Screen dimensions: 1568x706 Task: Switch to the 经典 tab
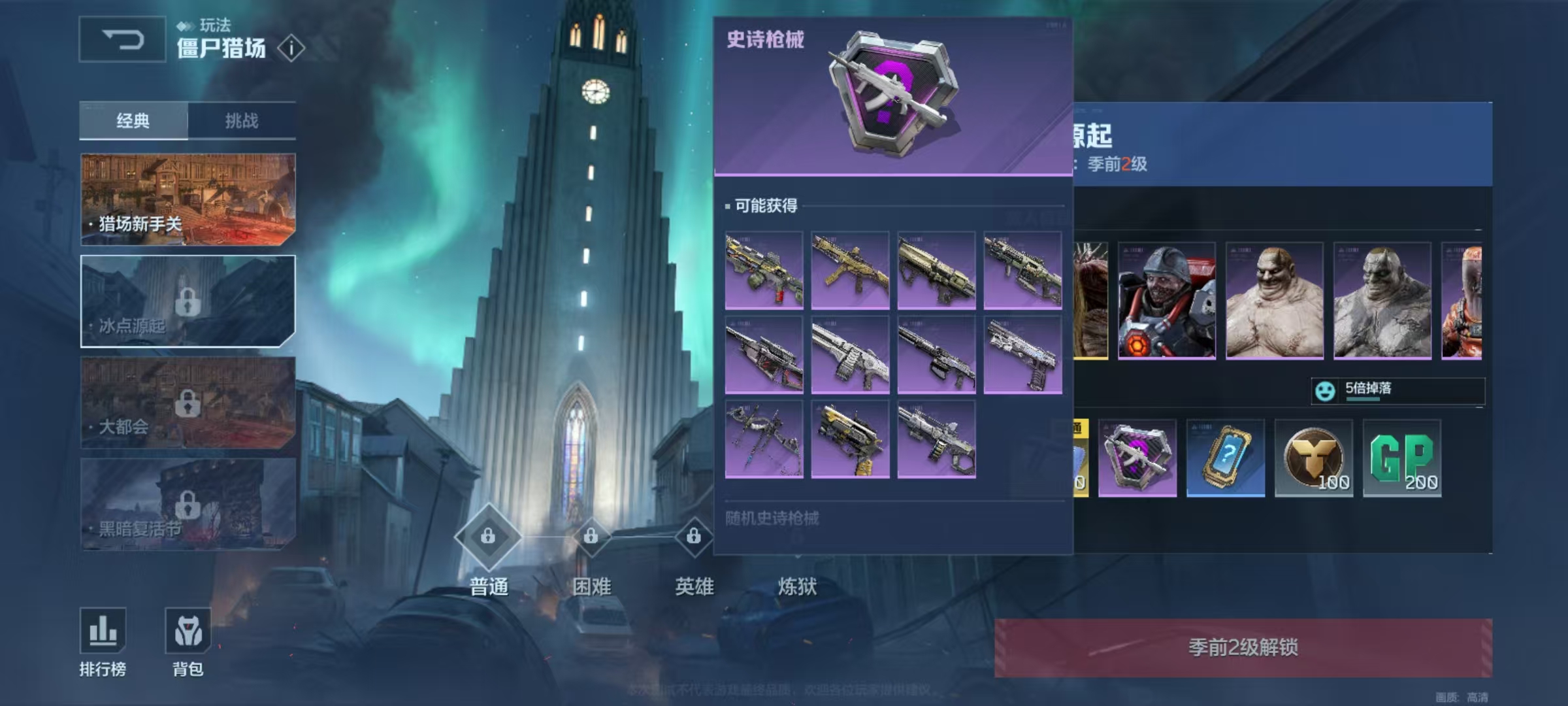click(x=133, y=121)
